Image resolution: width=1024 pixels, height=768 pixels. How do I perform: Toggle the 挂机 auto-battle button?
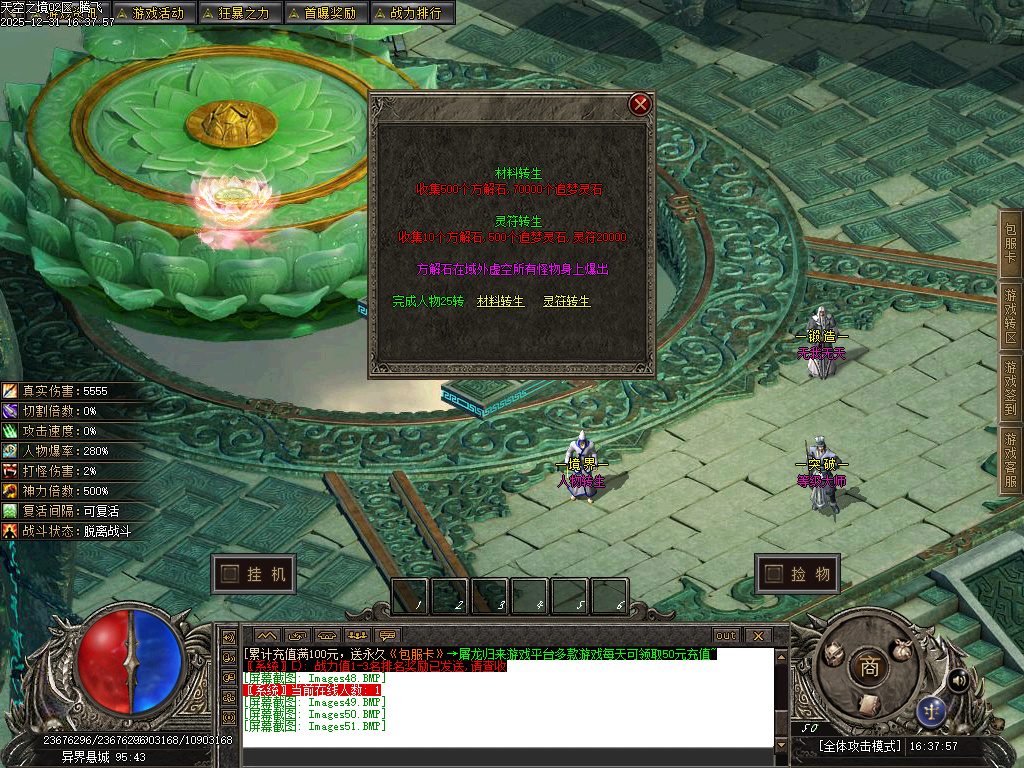[255, 574]
